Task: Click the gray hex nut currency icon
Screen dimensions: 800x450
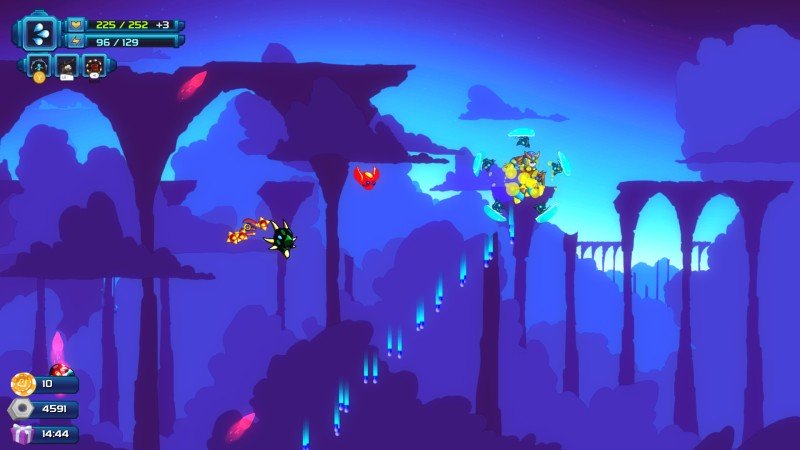Action: click(21, 409)
